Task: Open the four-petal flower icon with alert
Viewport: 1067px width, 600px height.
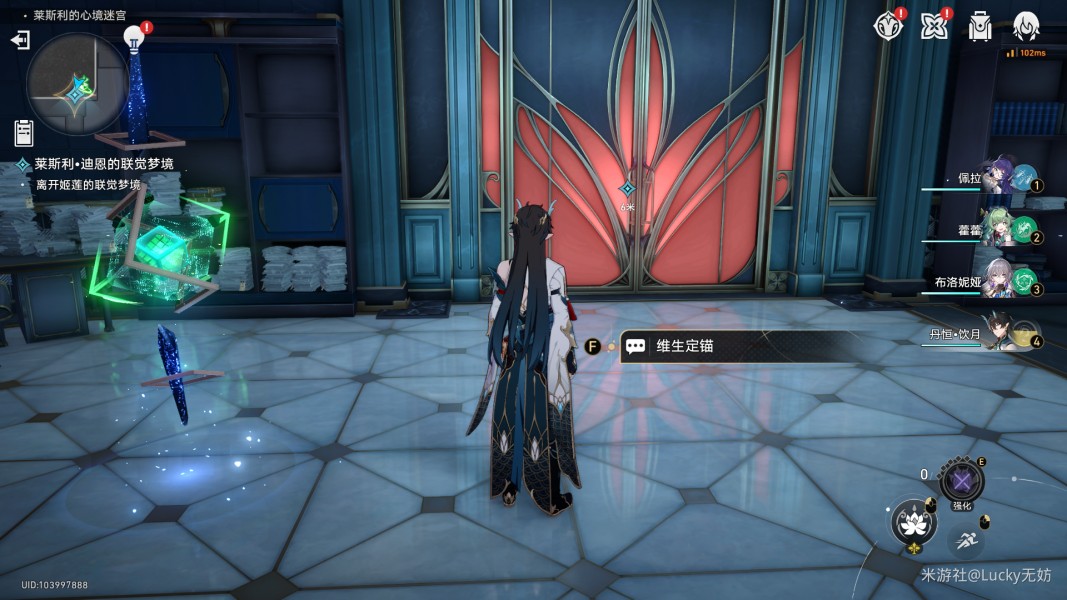Action: pyautogui.click(x=934, y=27)
